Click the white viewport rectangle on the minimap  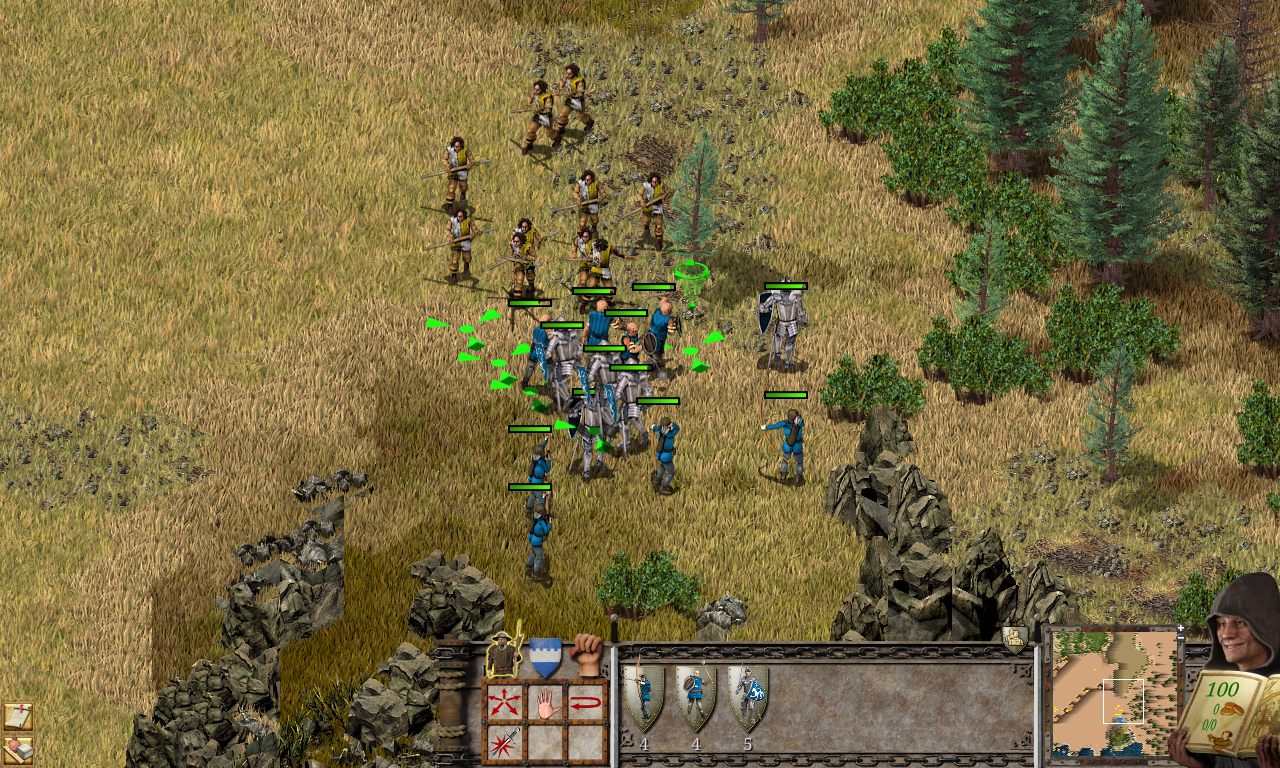(x=1124, y=701)
